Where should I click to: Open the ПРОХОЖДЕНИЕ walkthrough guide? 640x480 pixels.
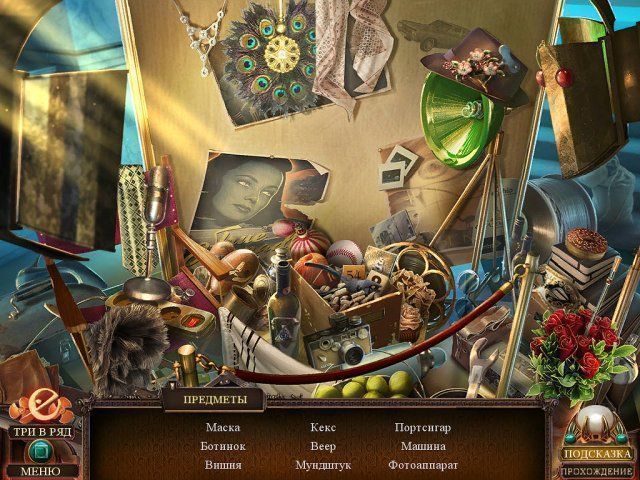click(598, 470)
